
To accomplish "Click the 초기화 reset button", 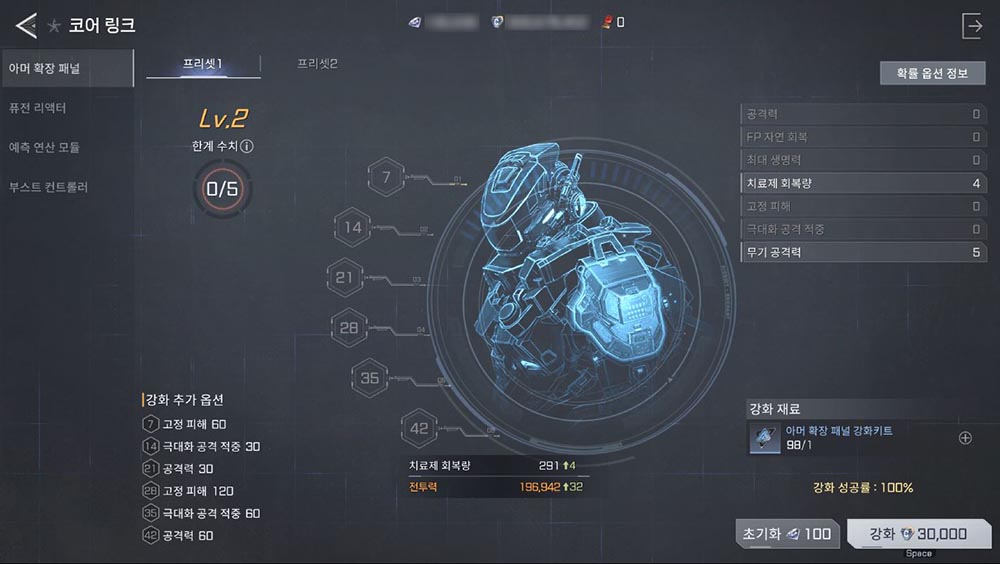I will 787,534.
